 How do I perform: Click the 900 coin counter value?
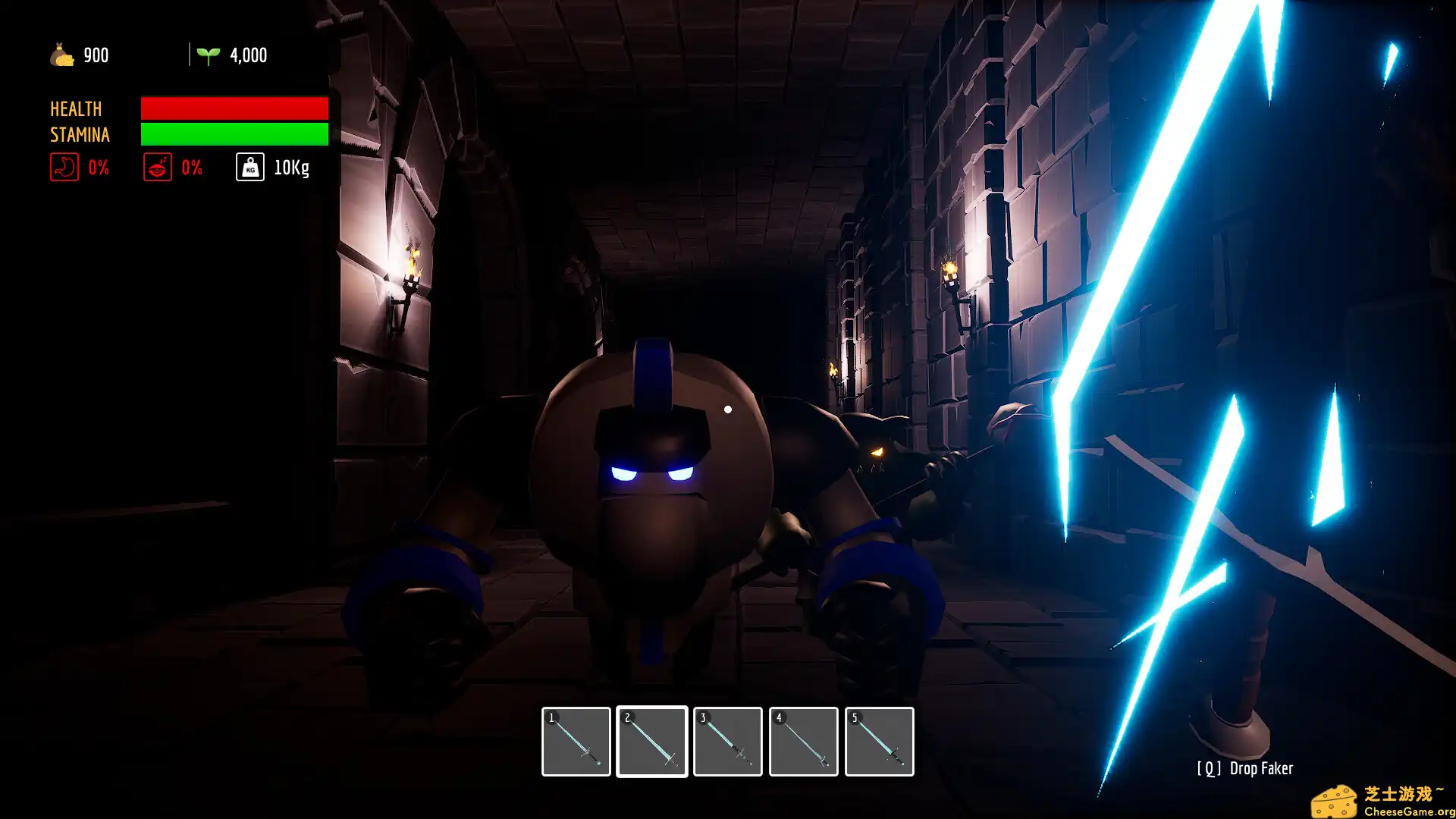point(94,54)
